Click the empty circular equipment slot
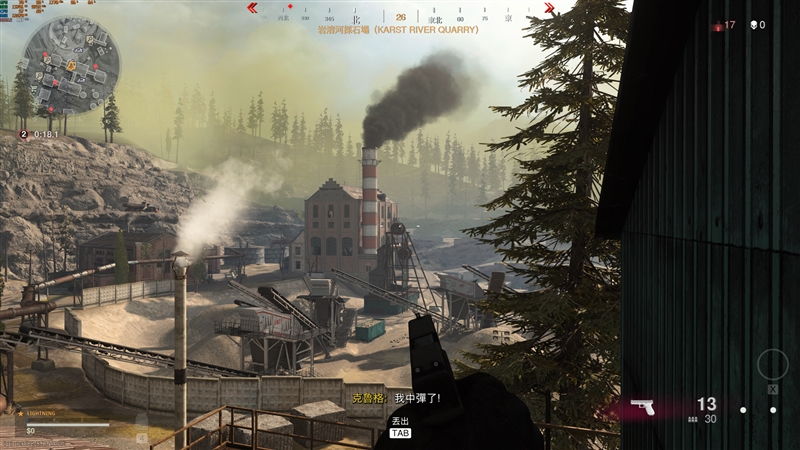 tap(773, 366)
